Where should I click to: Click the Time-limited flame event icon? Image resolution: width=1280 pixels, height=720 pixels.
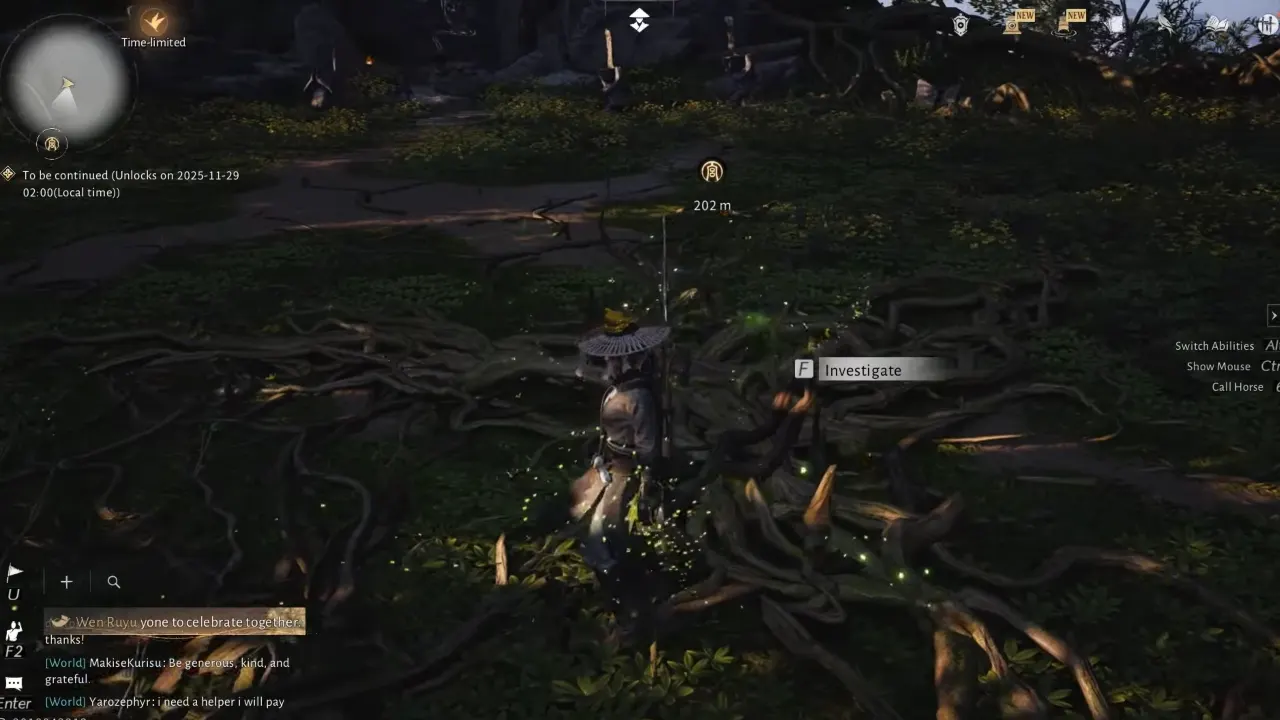[154, 22]
